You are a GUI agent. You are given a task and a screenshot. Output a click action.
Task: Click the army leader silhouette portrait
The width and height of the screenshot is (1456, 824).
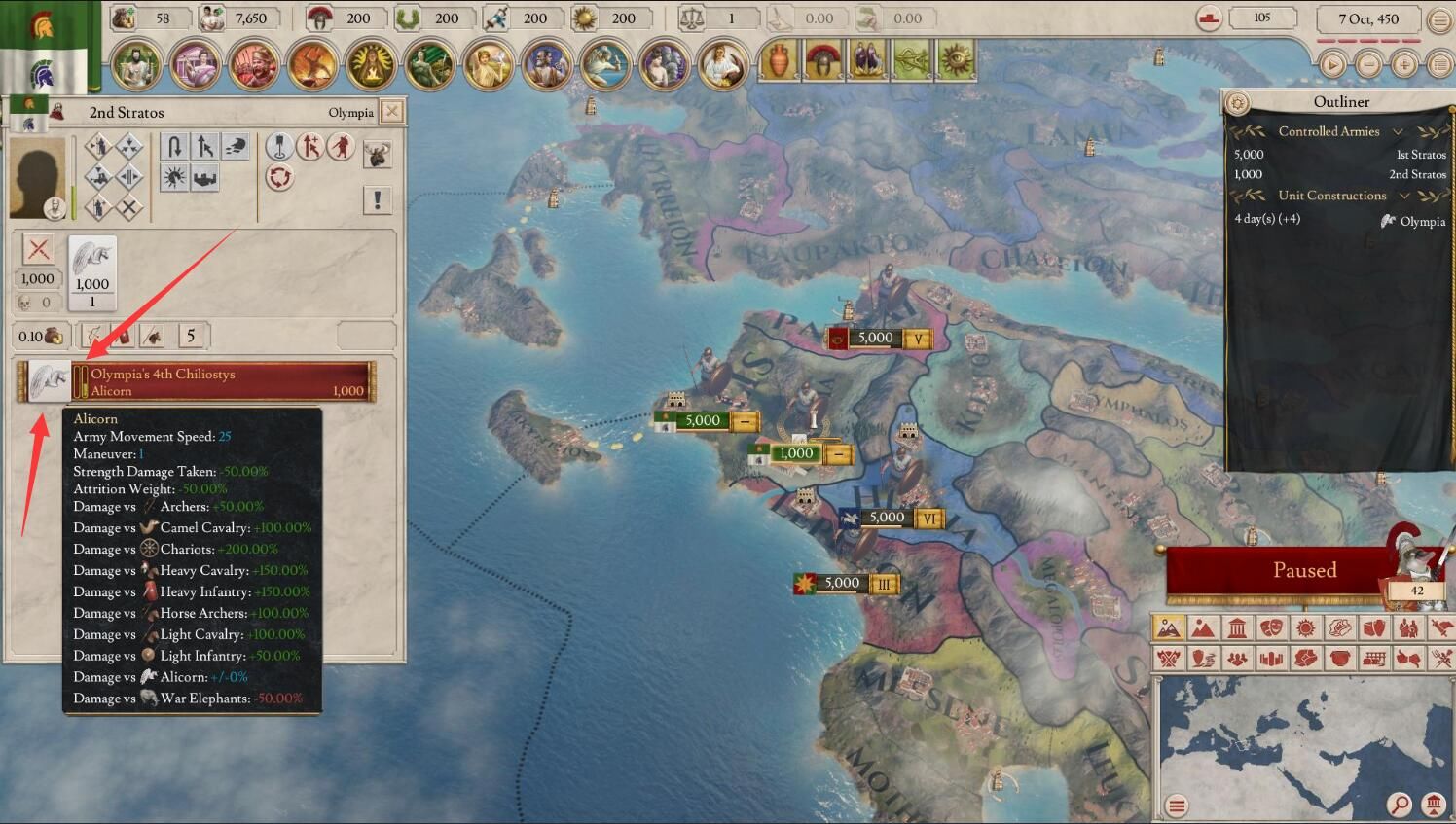[37, 178]
